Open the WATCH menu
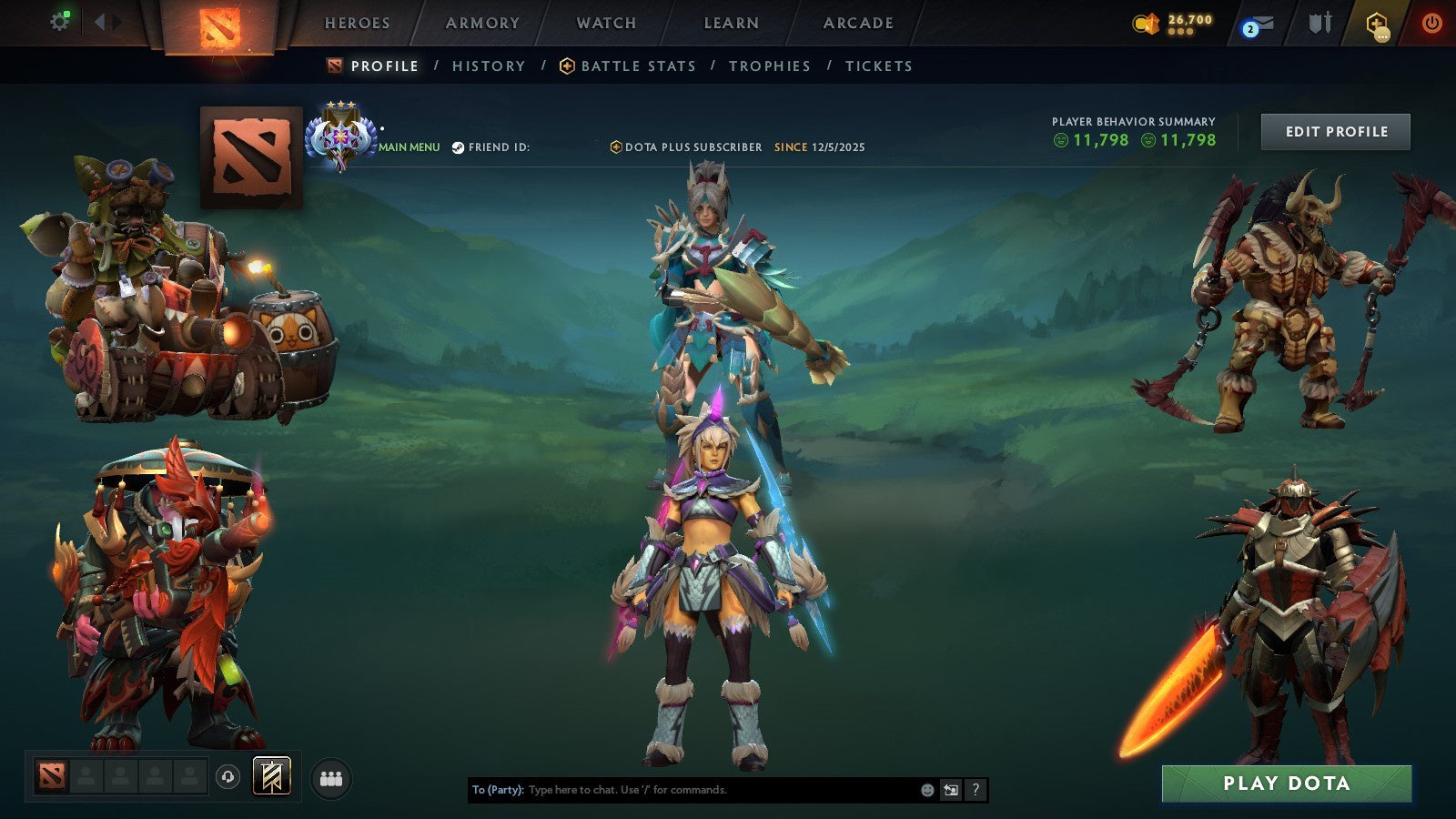 tap(605, 23)
